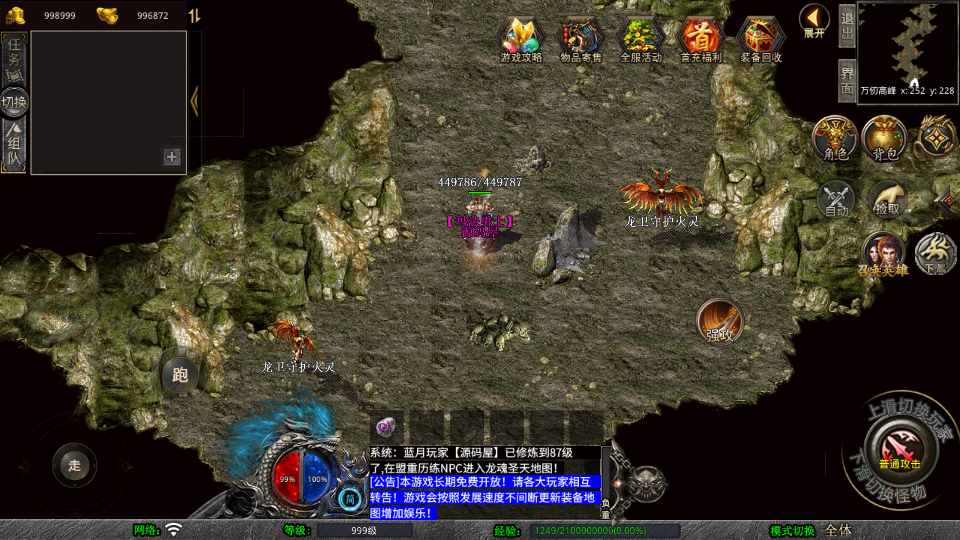Open the 首充福利 first-recharge bonus
Viewport: 960px width, 540px height.
[701, 37]
